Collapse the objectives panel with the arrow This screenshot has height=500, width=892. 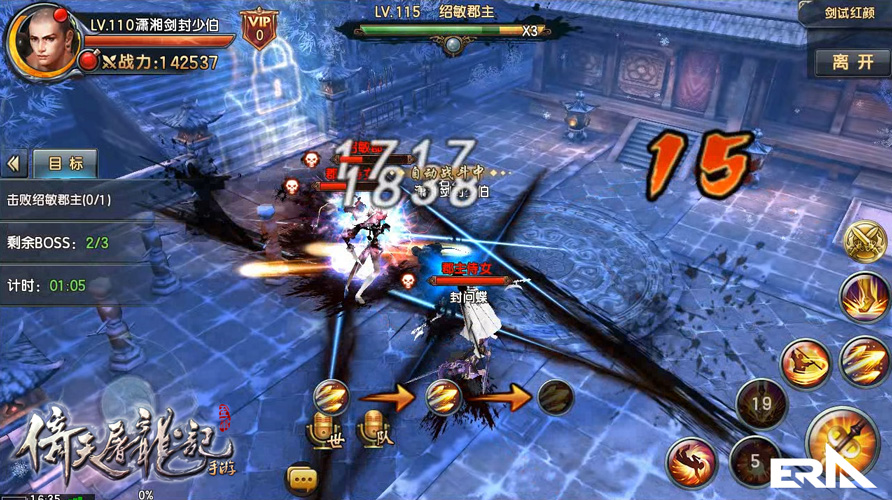pyautogui.click(x=15, y=164)
